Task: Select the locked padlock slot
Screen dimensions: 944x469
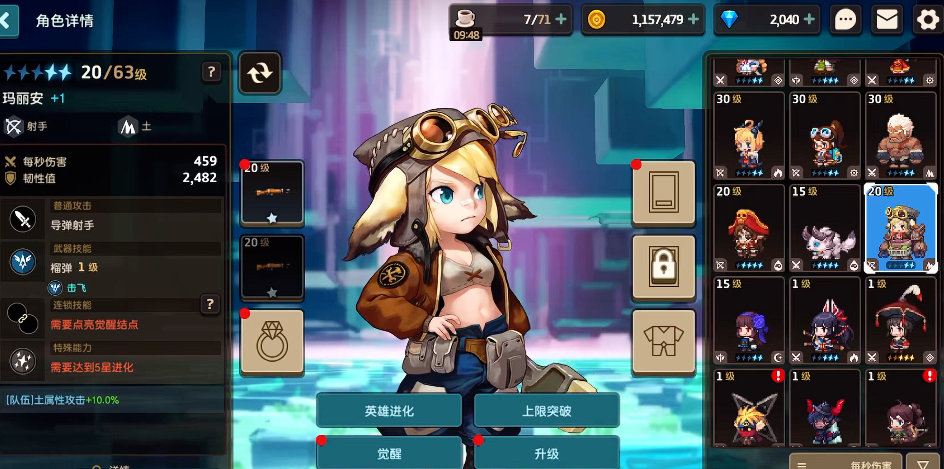Action: click(663, 266)
